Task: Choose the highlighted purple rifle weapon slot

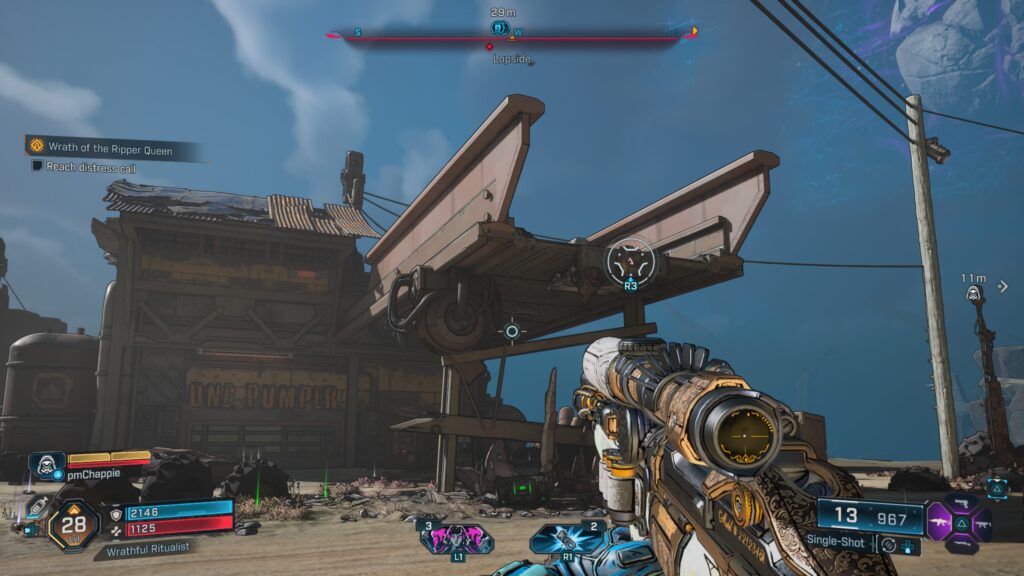Action: pos(941,521)
